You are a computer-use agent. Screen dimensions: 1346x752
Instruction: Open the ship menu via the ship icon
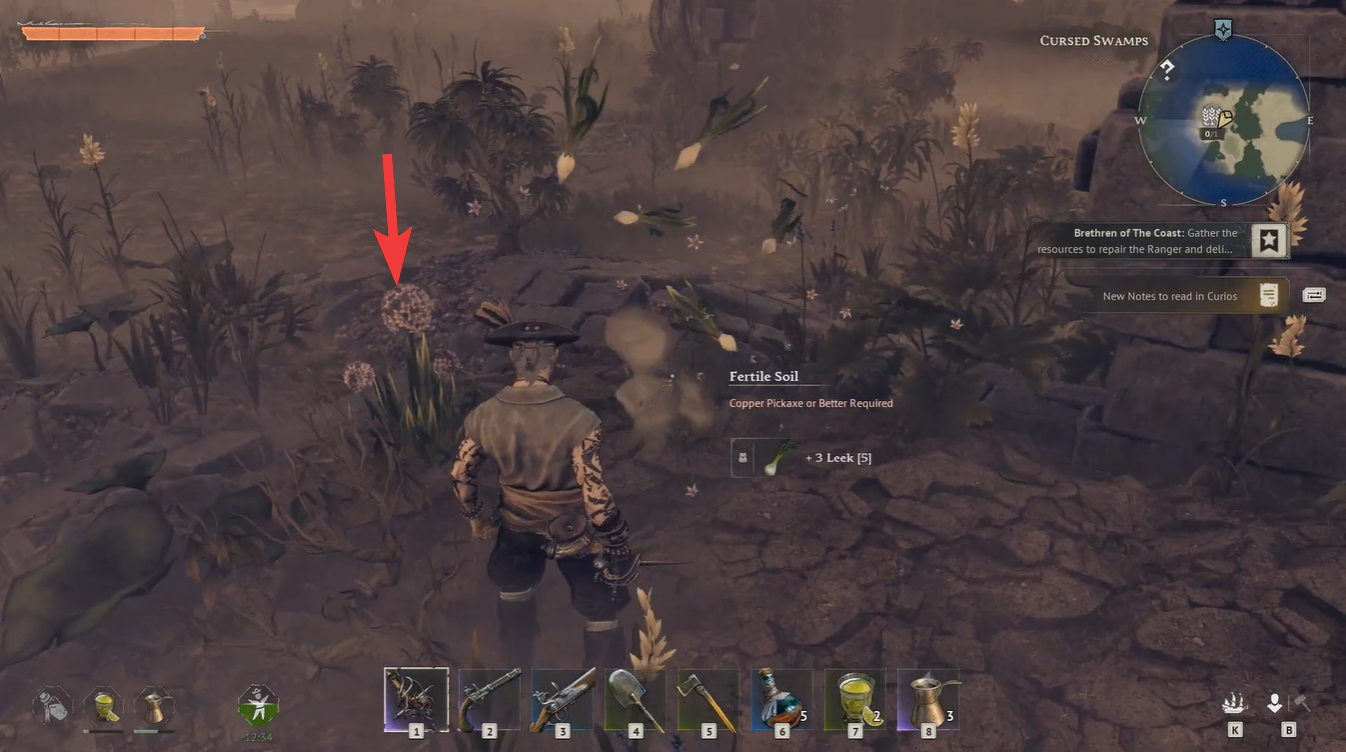1237,704
